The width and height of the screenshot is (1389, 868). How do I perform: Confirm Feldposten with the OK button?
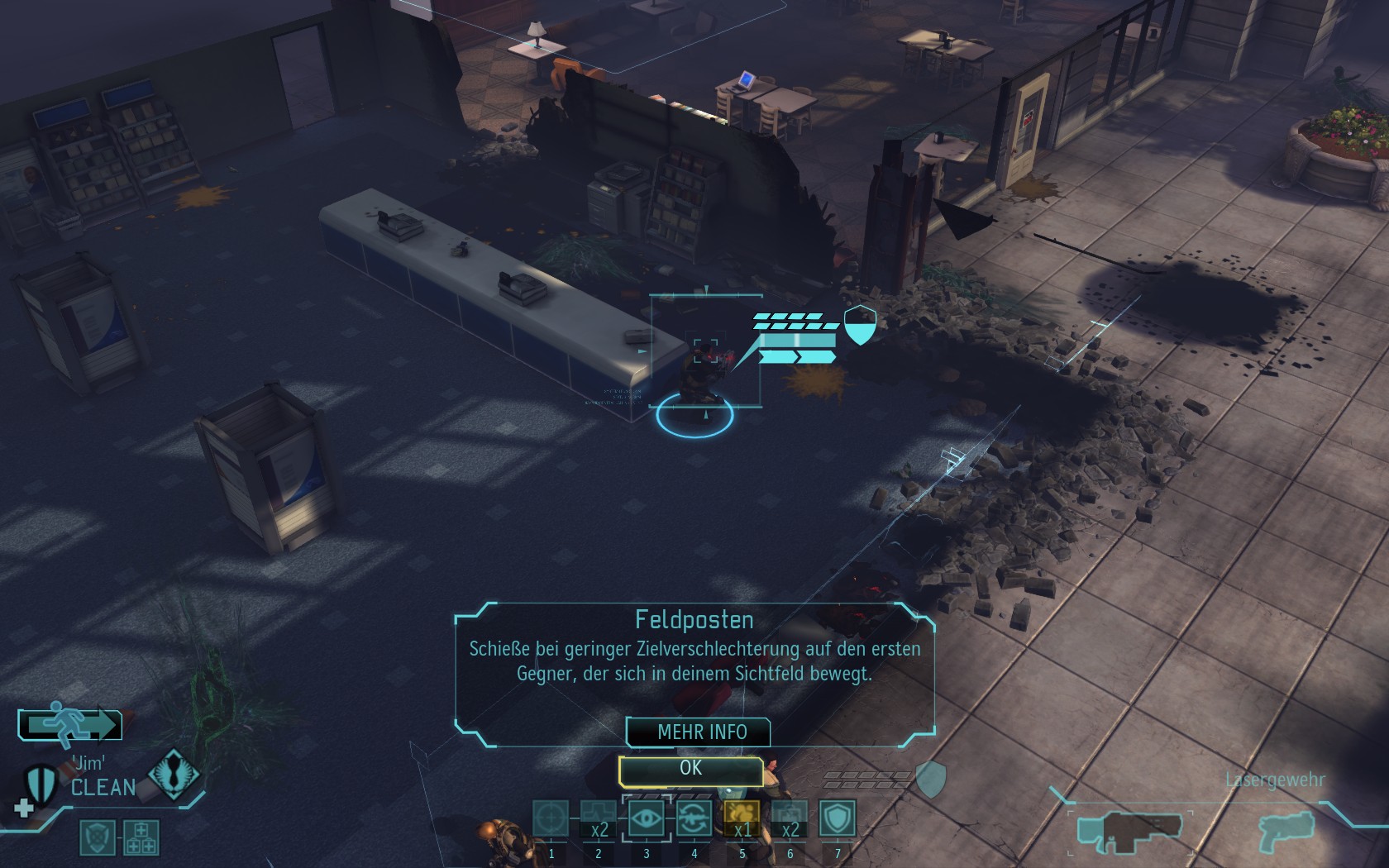point(690,770)
